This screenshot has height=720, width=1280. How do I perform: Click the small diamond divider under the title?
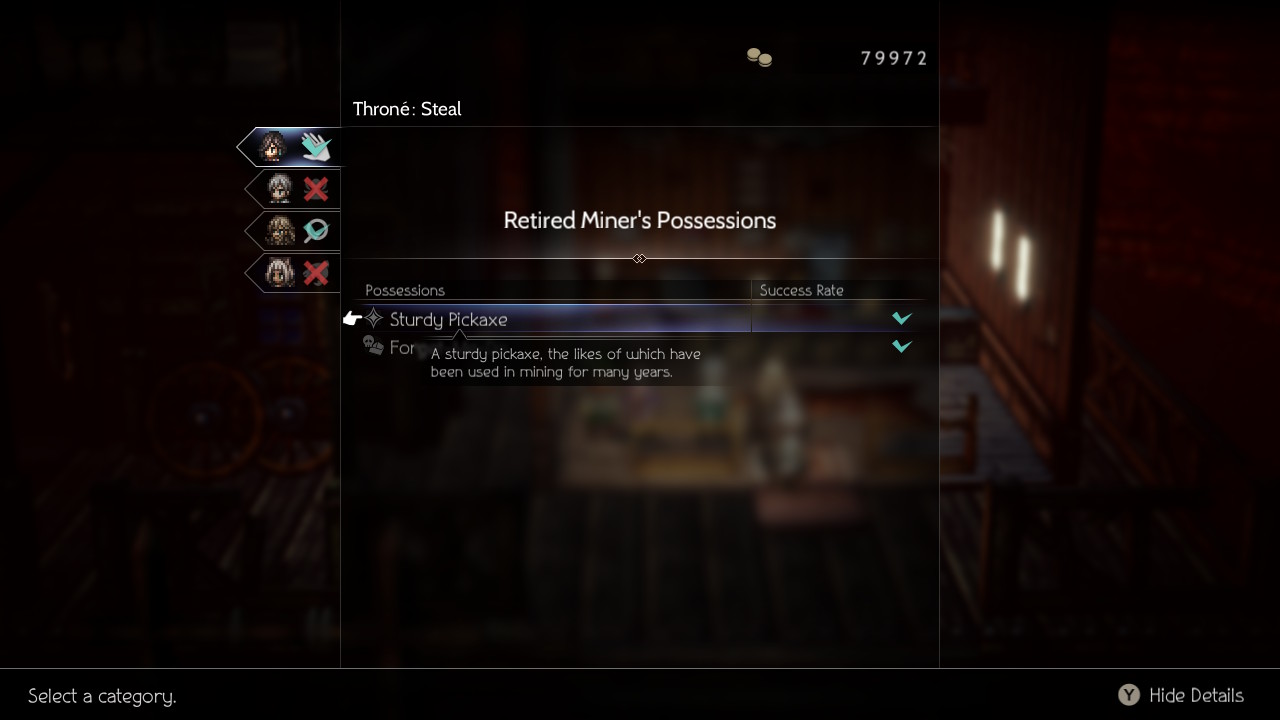[x=639, y=258]
